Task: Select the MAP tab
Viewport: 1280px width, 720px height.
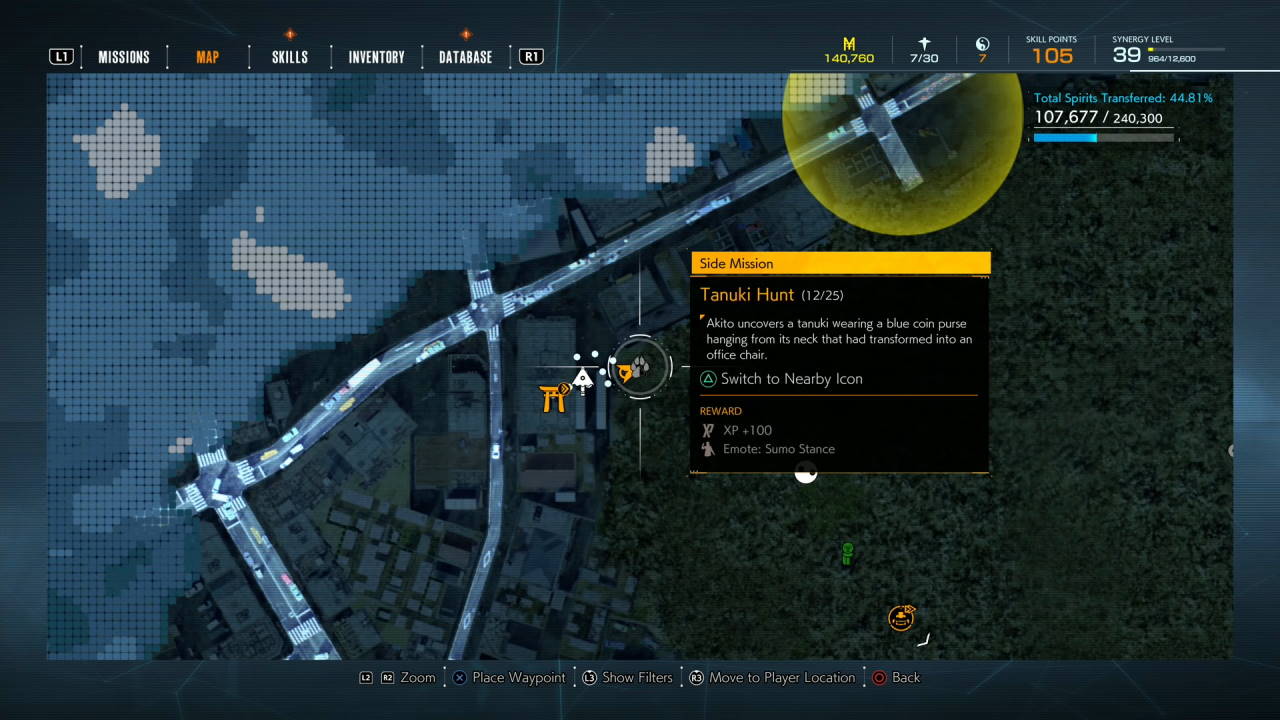Action: click(x=207, y=57)
